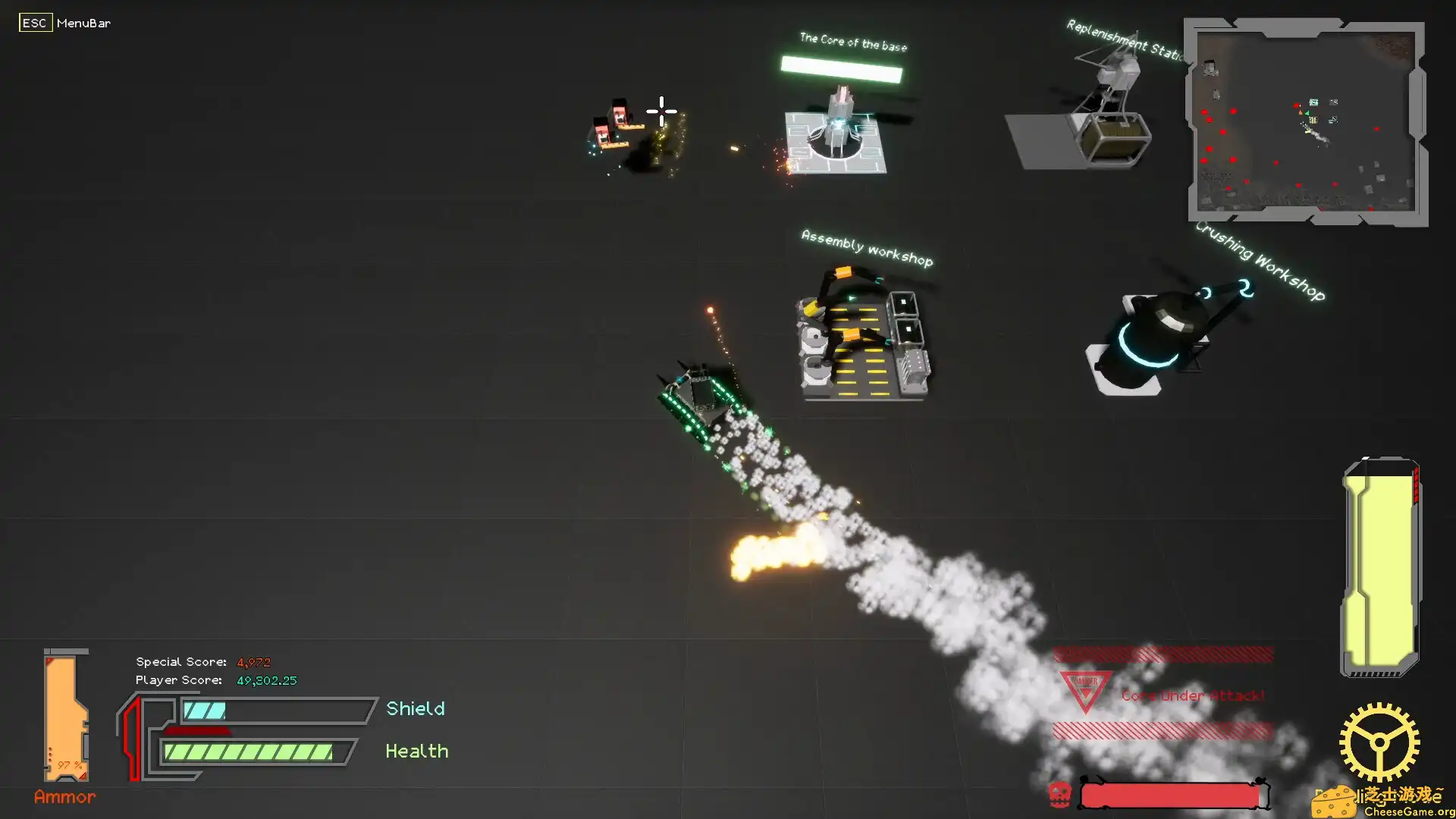
Task: Click the cheese logo watermark
Action: 1335,802
